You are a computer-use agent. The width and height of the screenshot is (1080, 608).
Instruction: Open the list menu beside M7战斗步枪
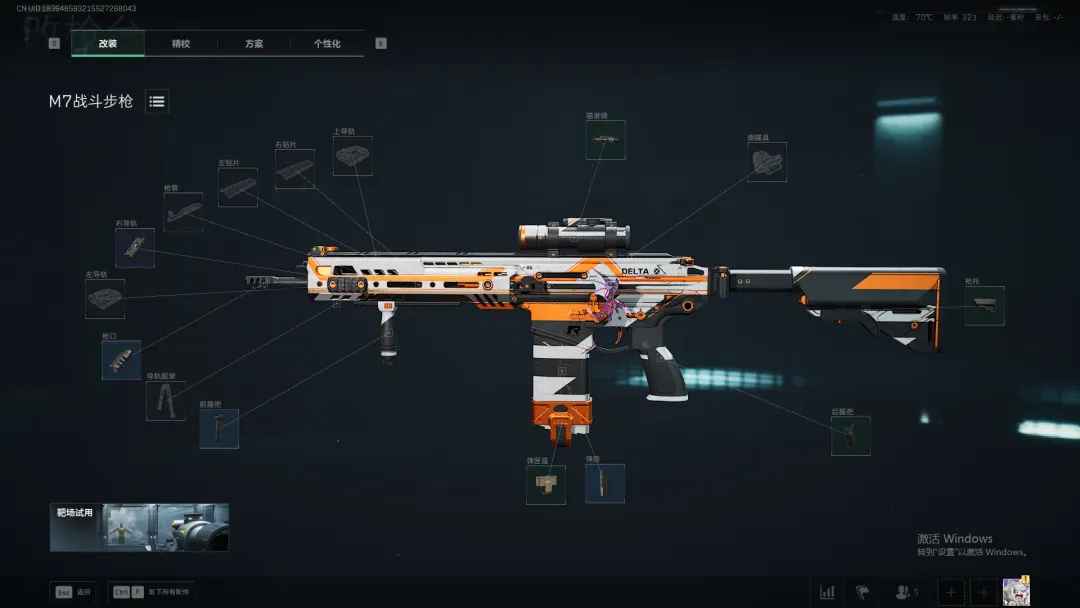157,101
